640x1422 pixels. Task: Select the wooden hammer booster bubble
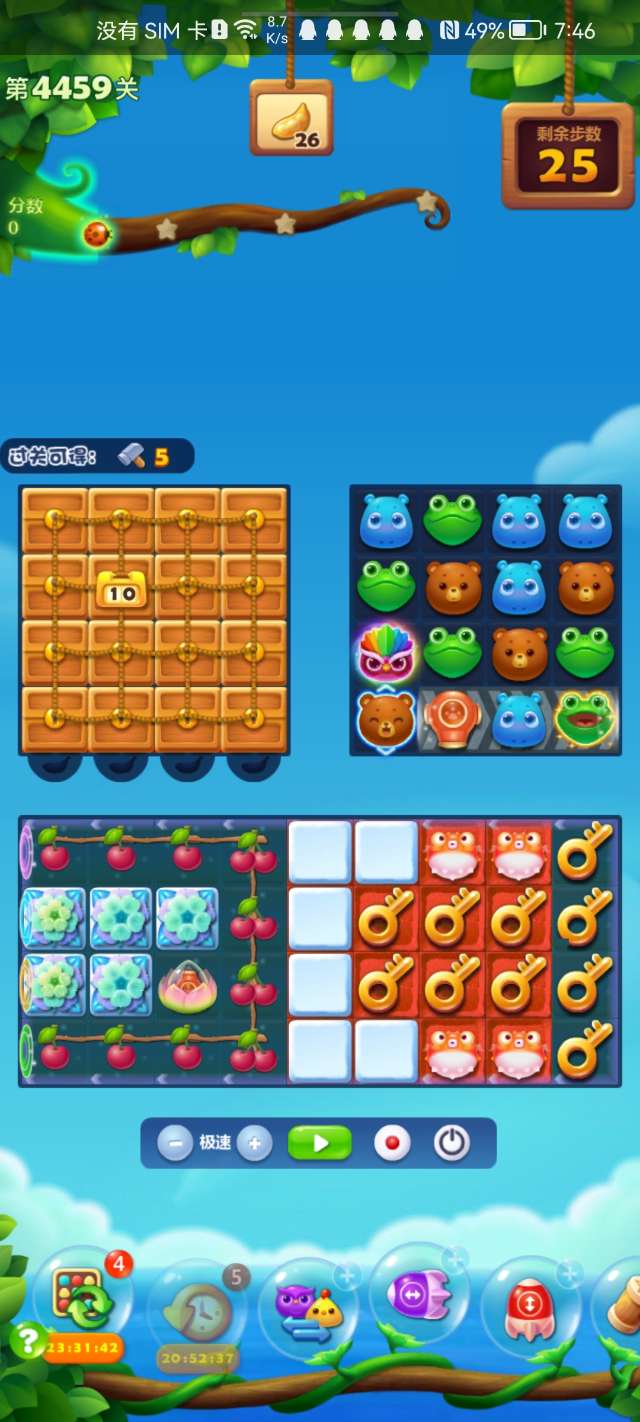tap(622, 1300)
